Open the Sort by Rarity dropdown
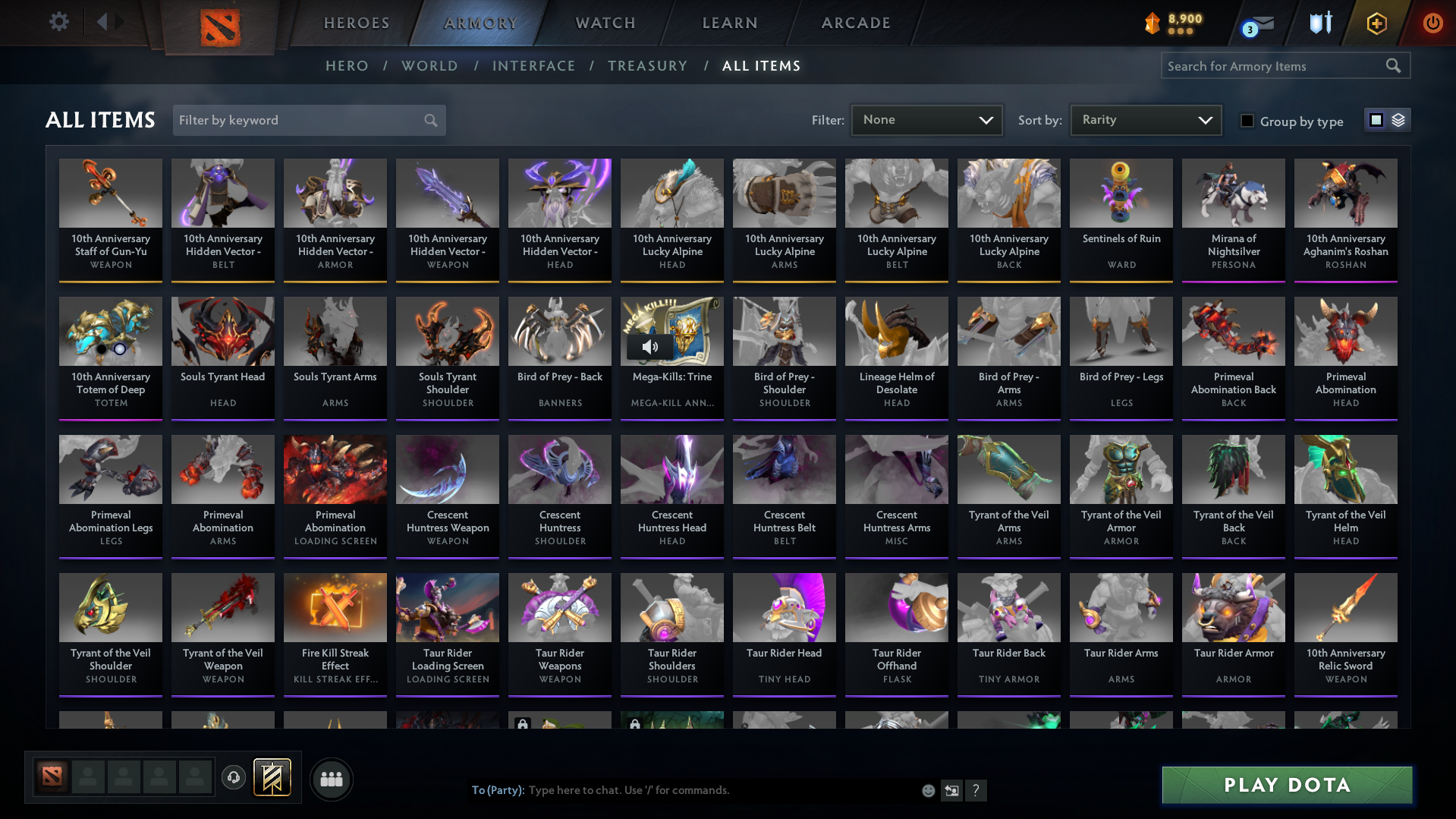Viewport: 1456px width, 819px height. pyautogui.click(x=1145, y=119)
